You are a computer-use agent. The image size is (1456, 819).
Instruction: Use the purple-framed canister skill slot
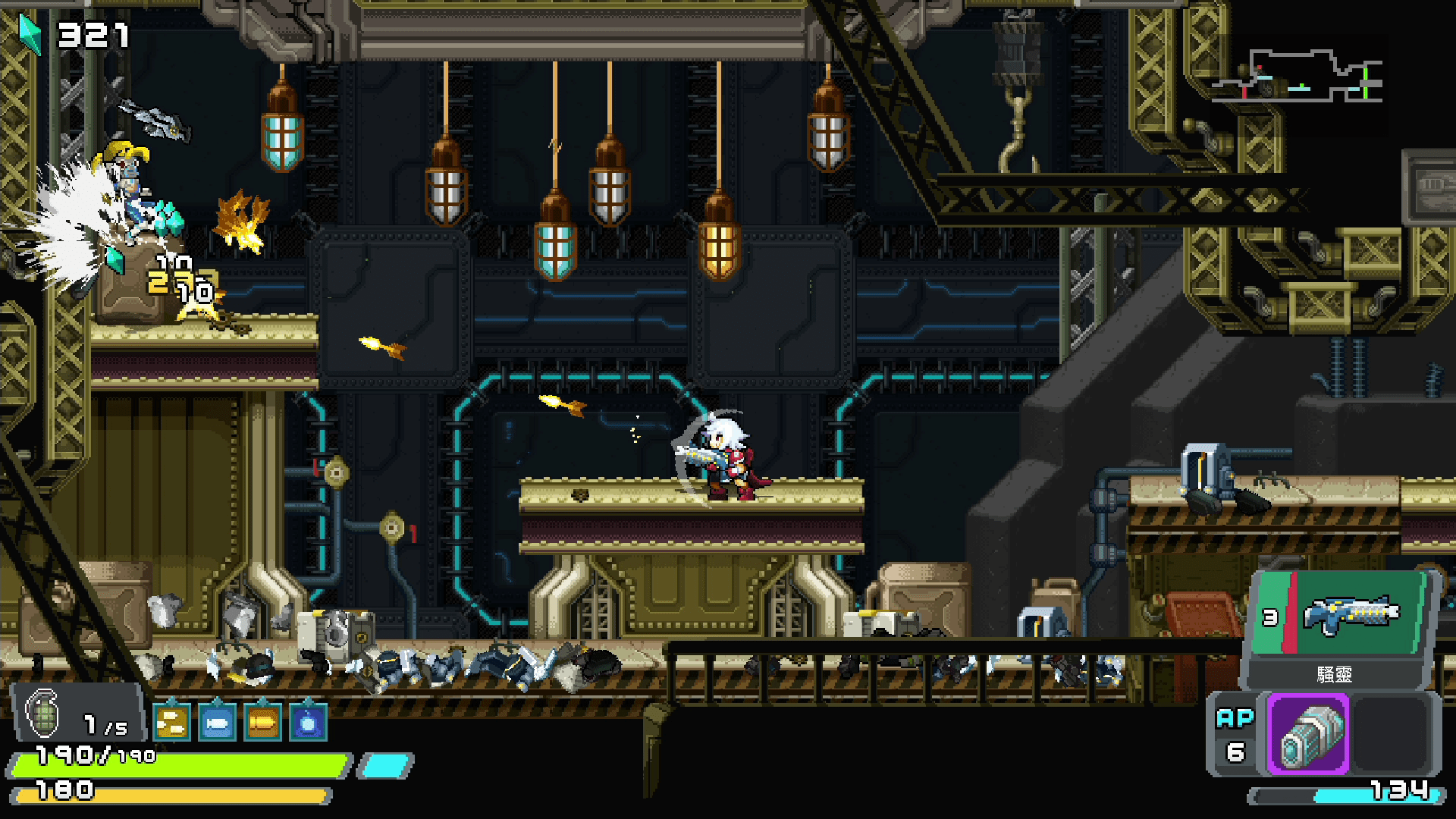[x=1310, y=734]
